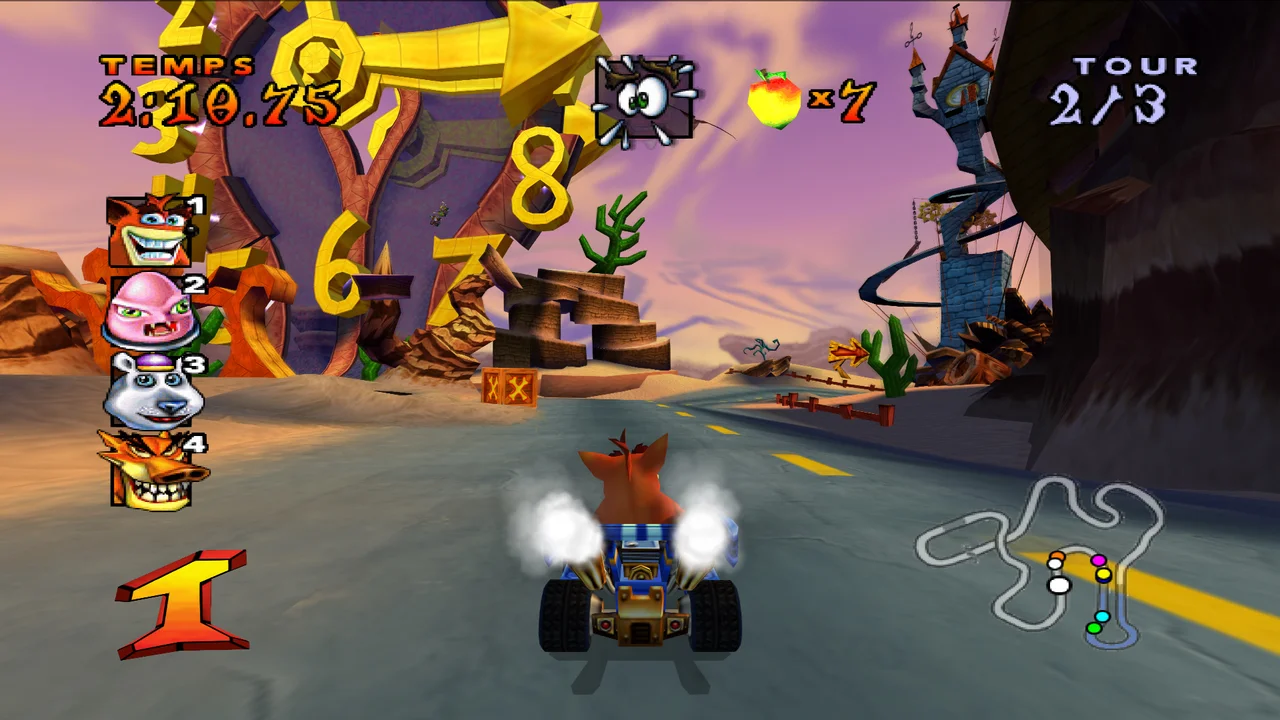Toggle the green racer marker on minimap
This screenshot has width=1280, height=720.
pyautogui.click(x=1094, y=628)
